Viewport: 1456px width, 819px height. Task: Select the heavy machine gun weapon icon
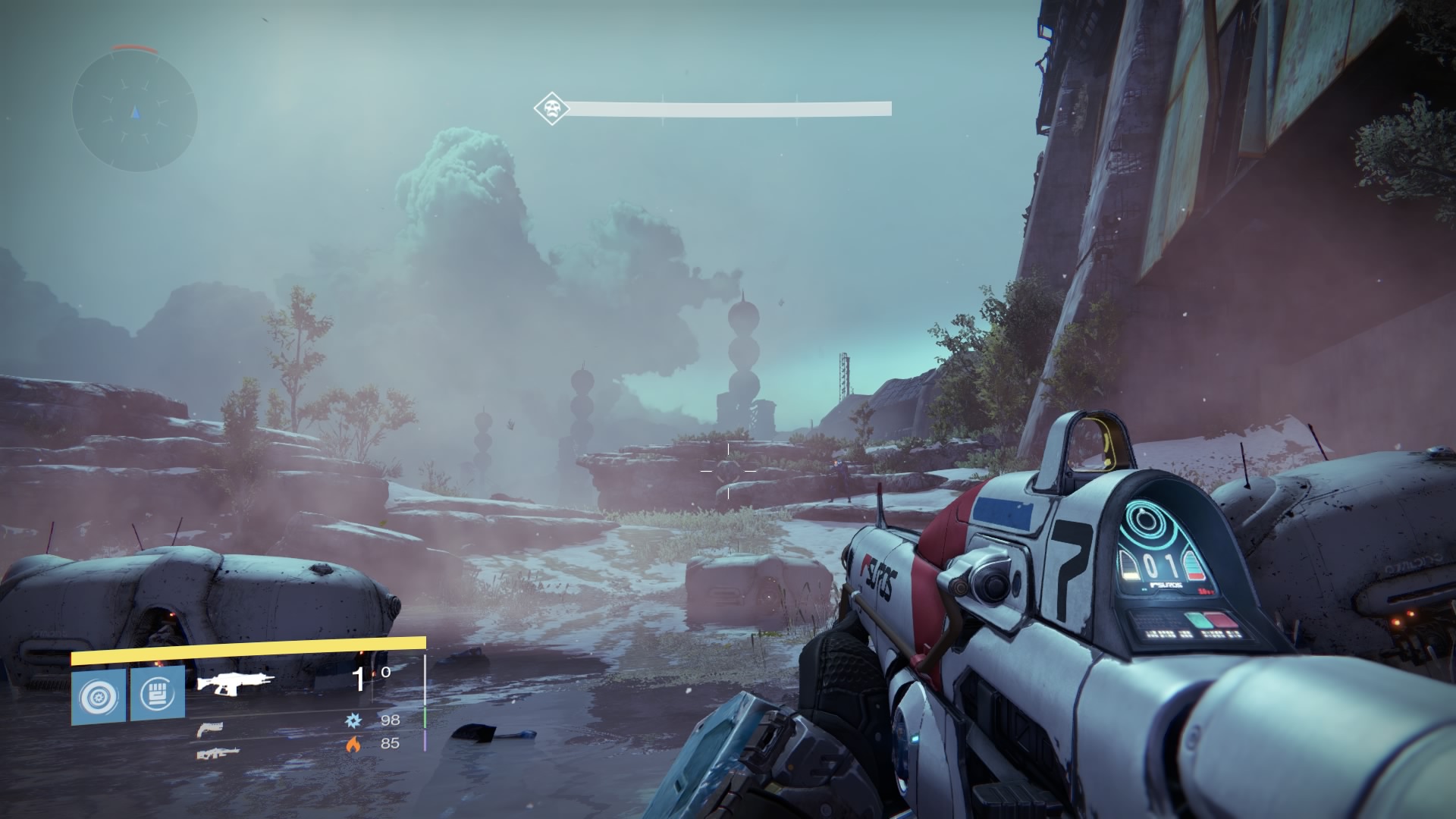218,753
